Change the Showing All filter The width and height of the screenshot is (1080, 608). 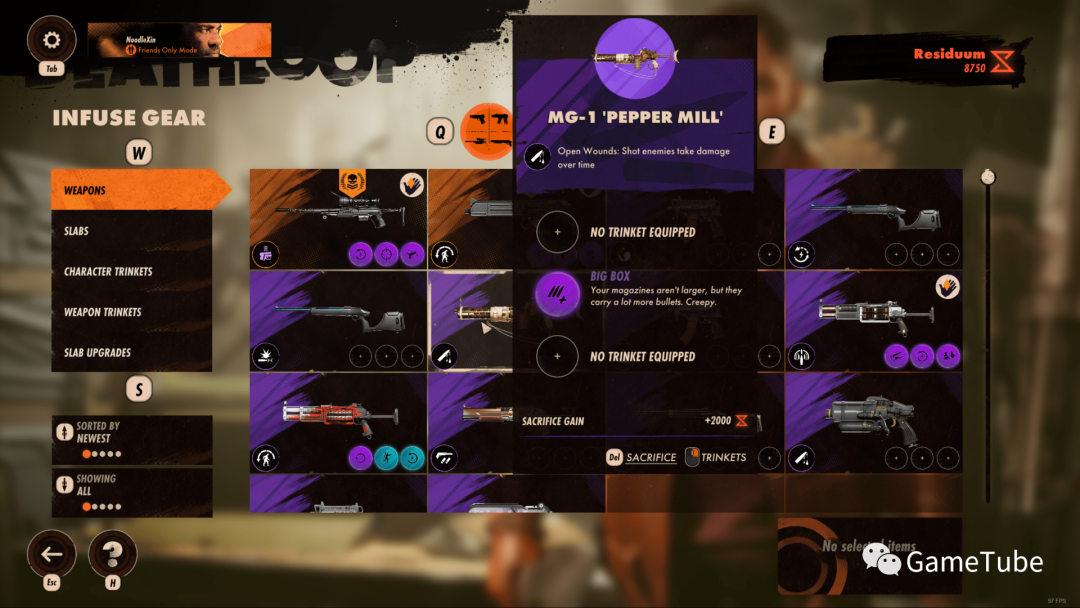pos(132,492)
